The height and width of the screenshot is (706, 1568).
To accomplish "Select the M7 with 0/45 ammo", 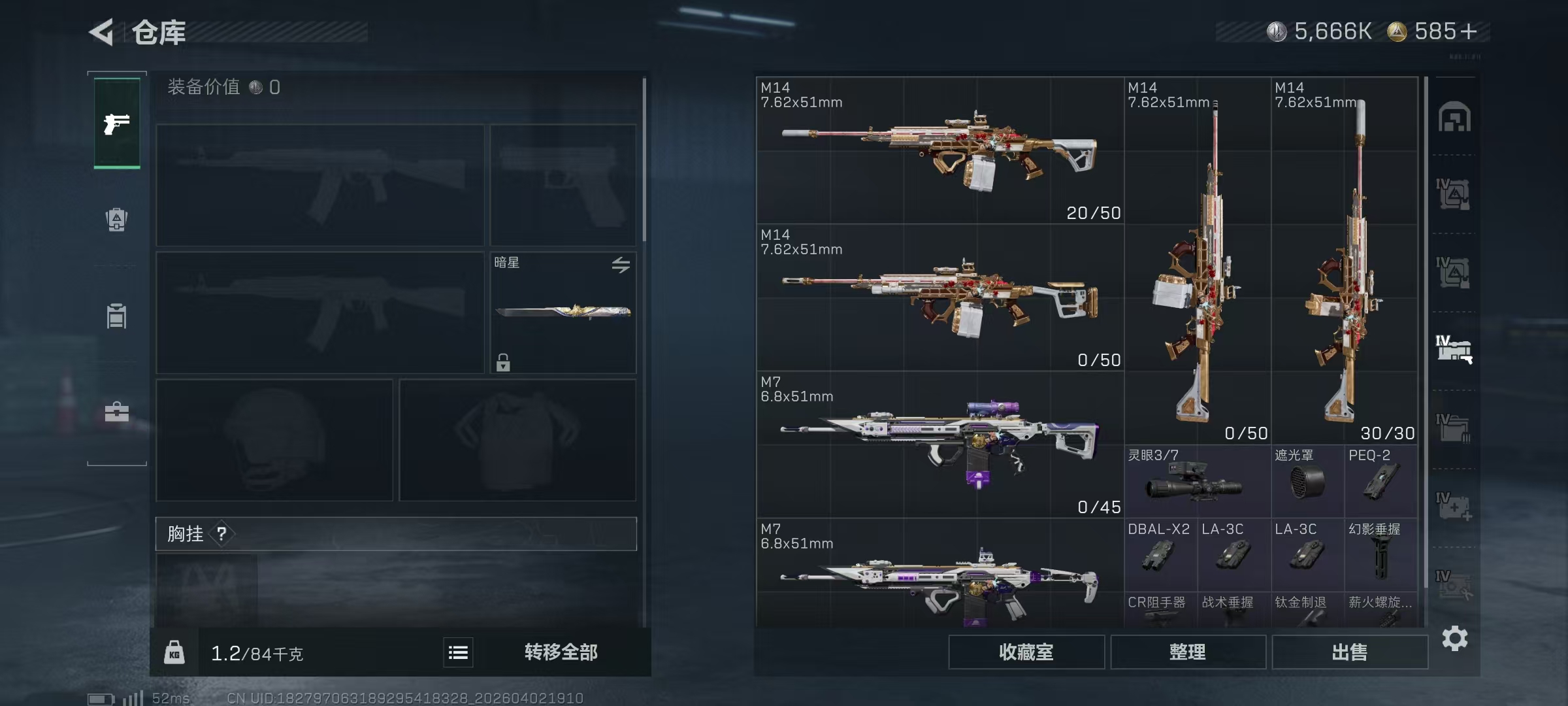I will [x=939, y=445].
